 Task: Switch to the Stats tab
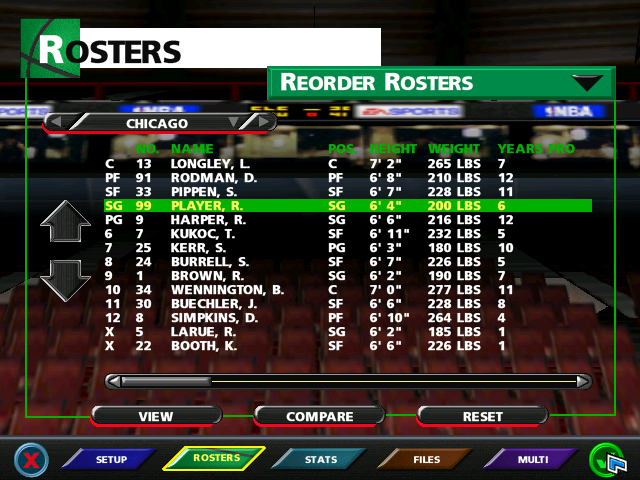pos(320,459)
